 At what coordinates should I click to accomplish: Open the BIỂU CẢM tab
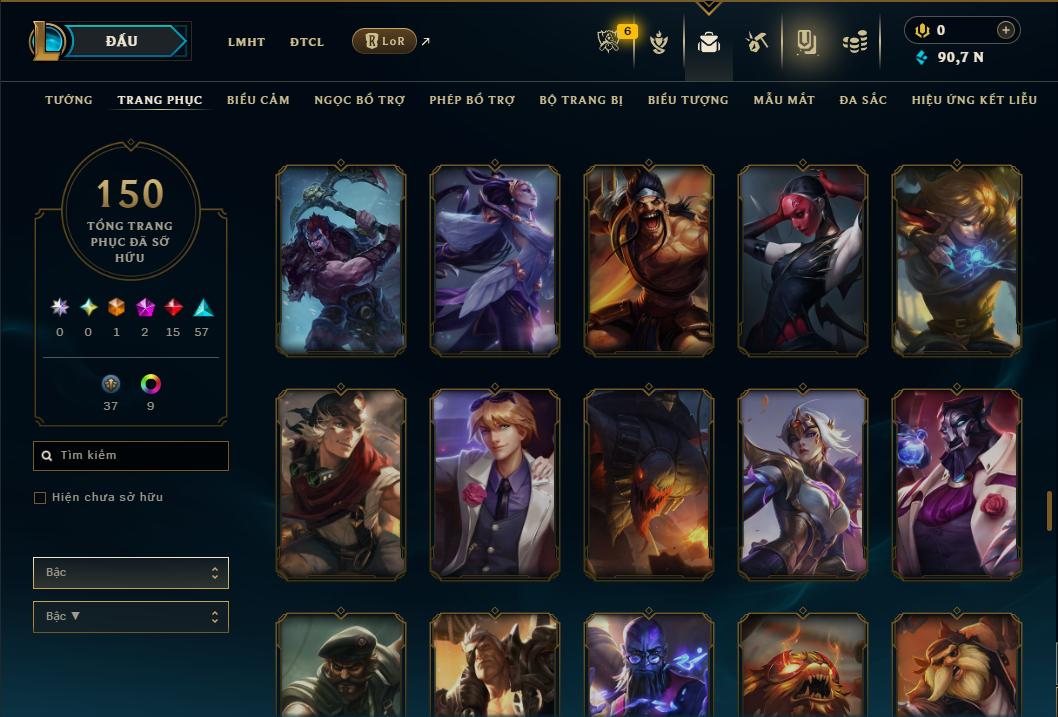point(258,100)
